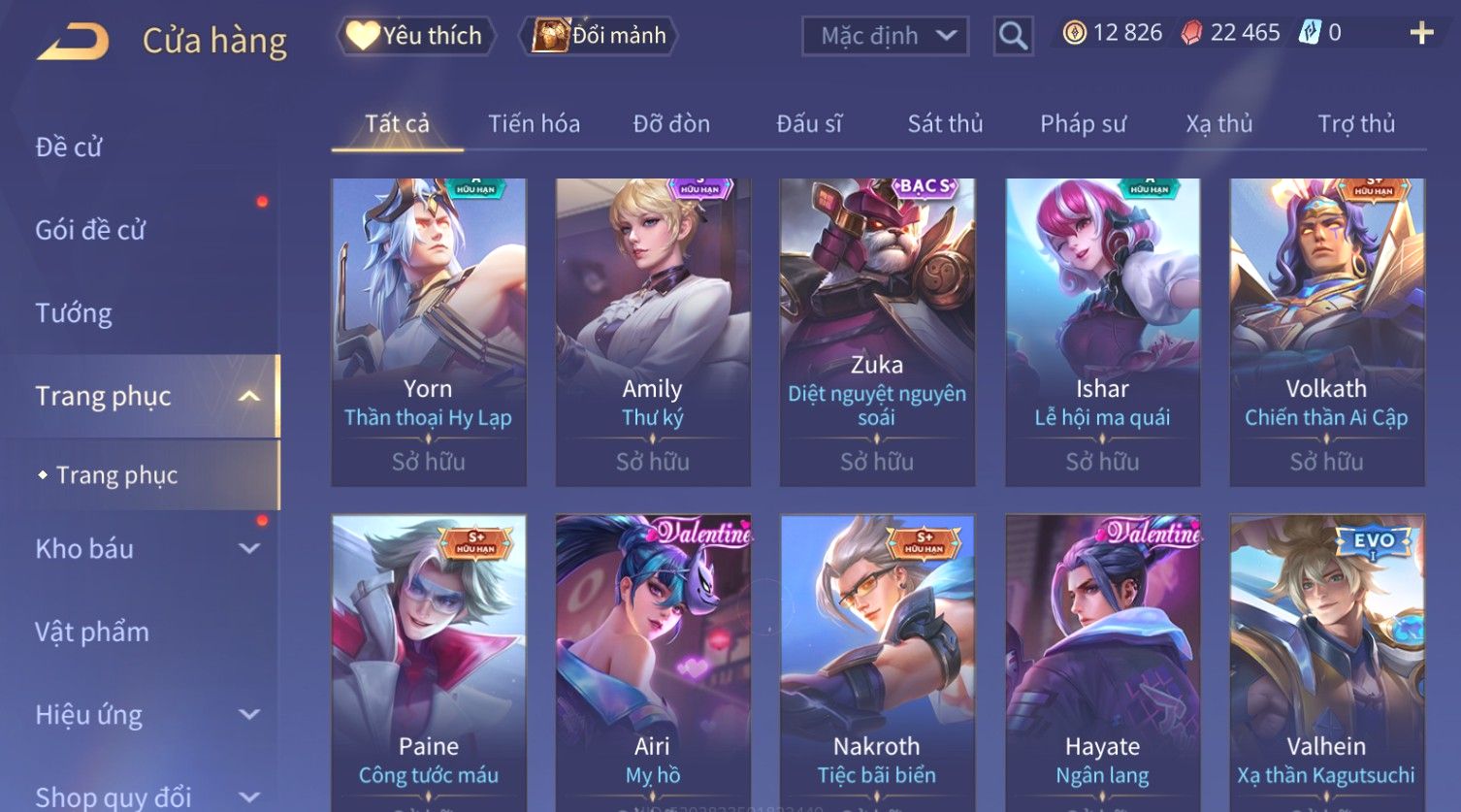The height and width of the screenshot is (812, 1461).
Task: Choose the Airi Mỵ hồ skin card
Action: click(653, 660)
